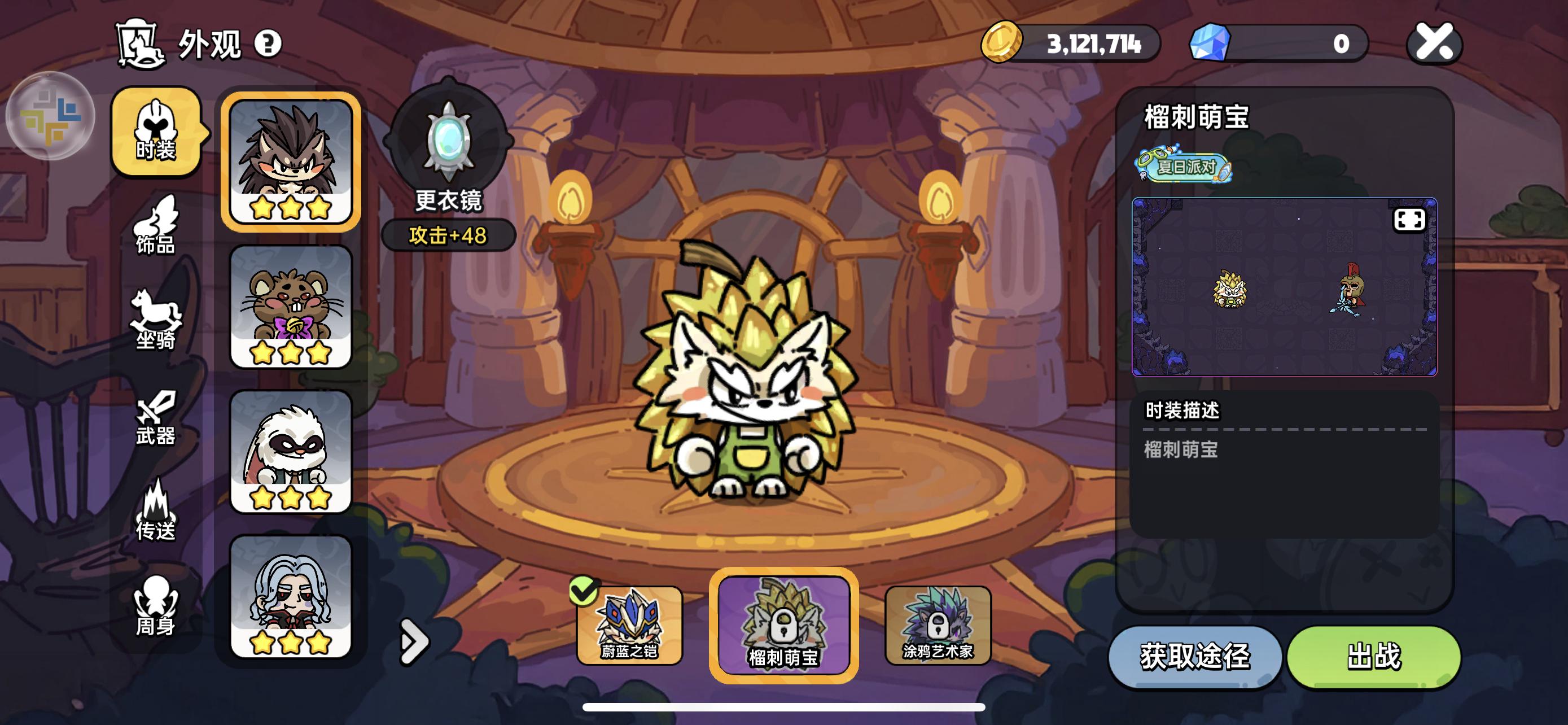This screenshot has width=1568, height=725.
Task: Choose the brown hamster character portrait
Action: 291,307
